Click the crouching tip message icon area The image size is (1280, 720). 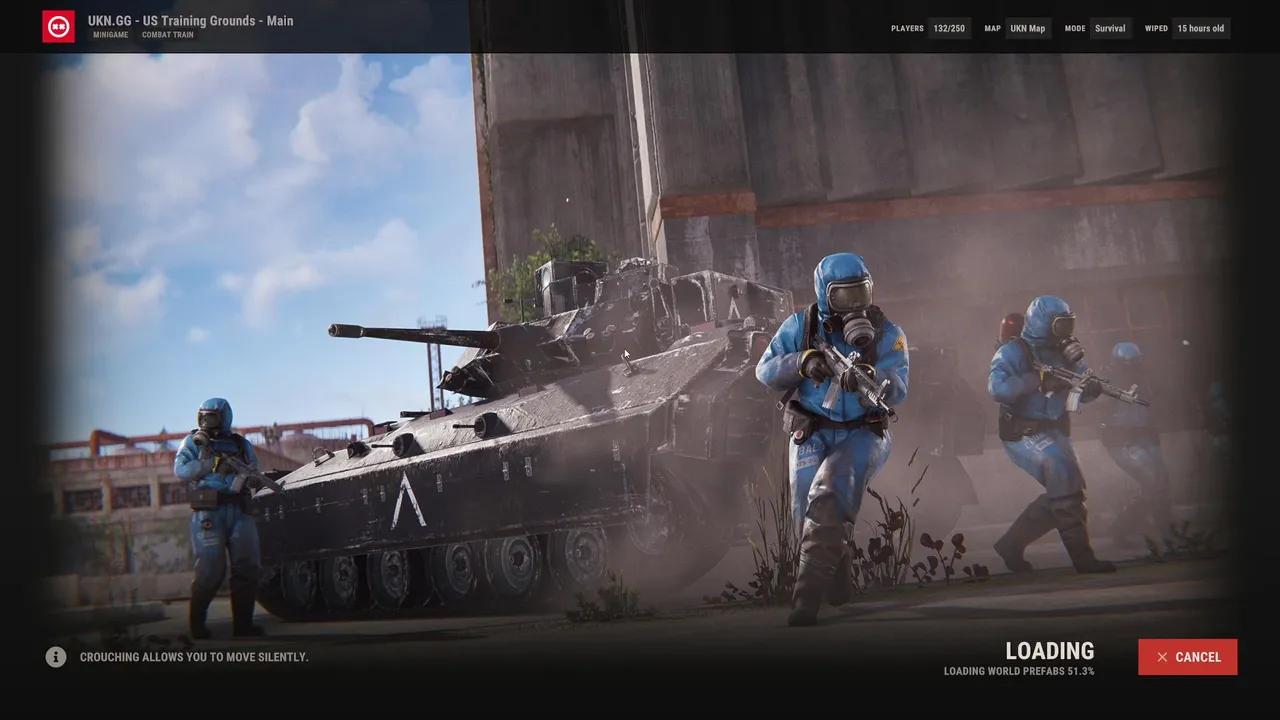pos(56,657)
